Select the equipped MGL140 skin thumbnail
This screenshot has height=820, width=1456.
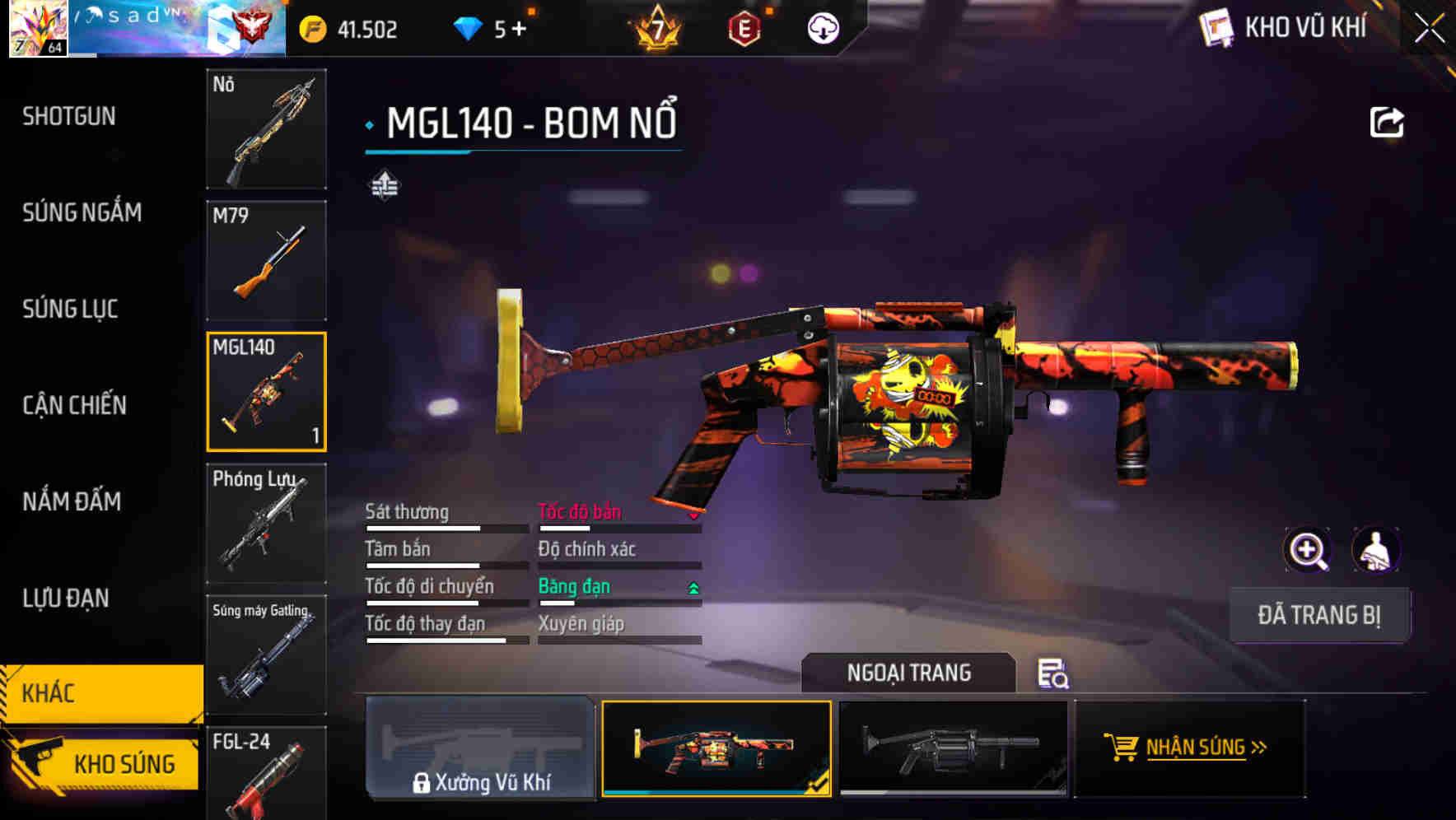click(x=716, y=749)
